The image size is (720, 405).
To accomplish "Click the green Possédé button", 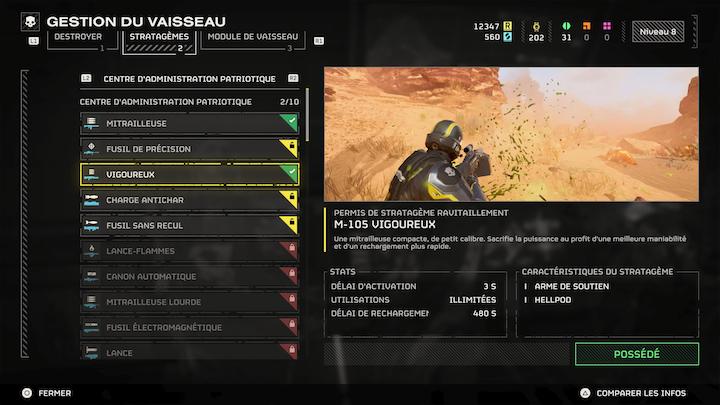I will (636, 354).
